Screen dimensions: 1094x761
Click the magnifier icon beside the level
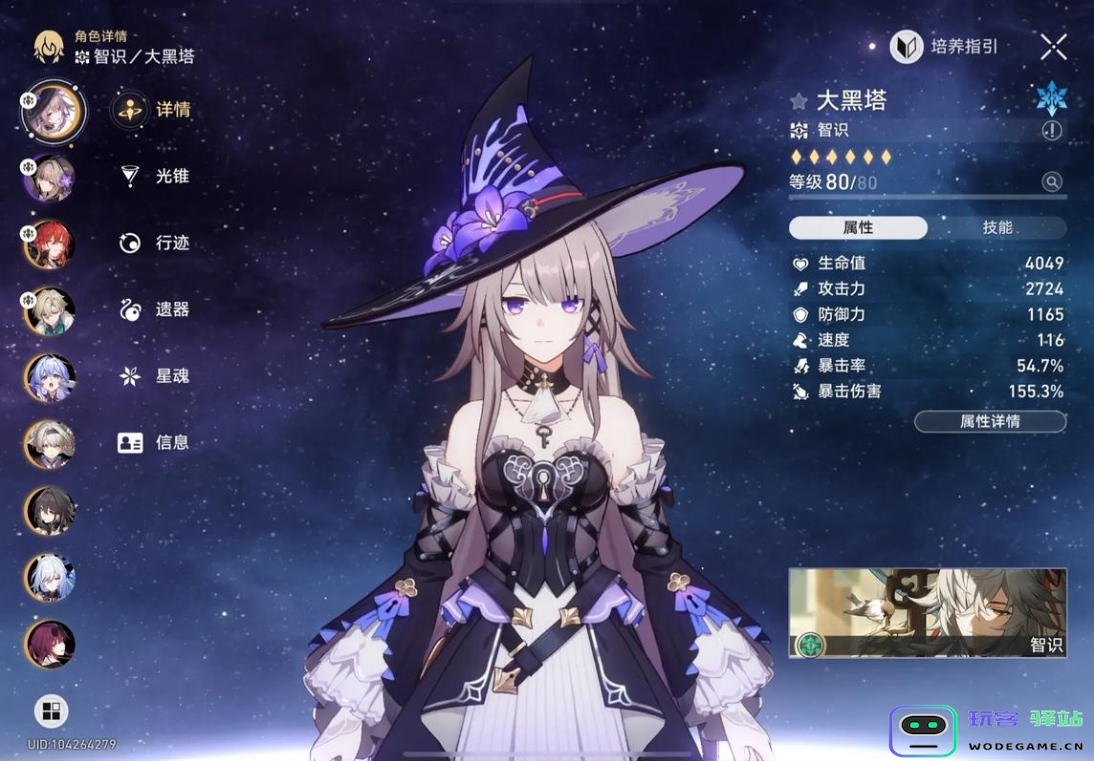pyautogui.click(x=1051, y=182)
